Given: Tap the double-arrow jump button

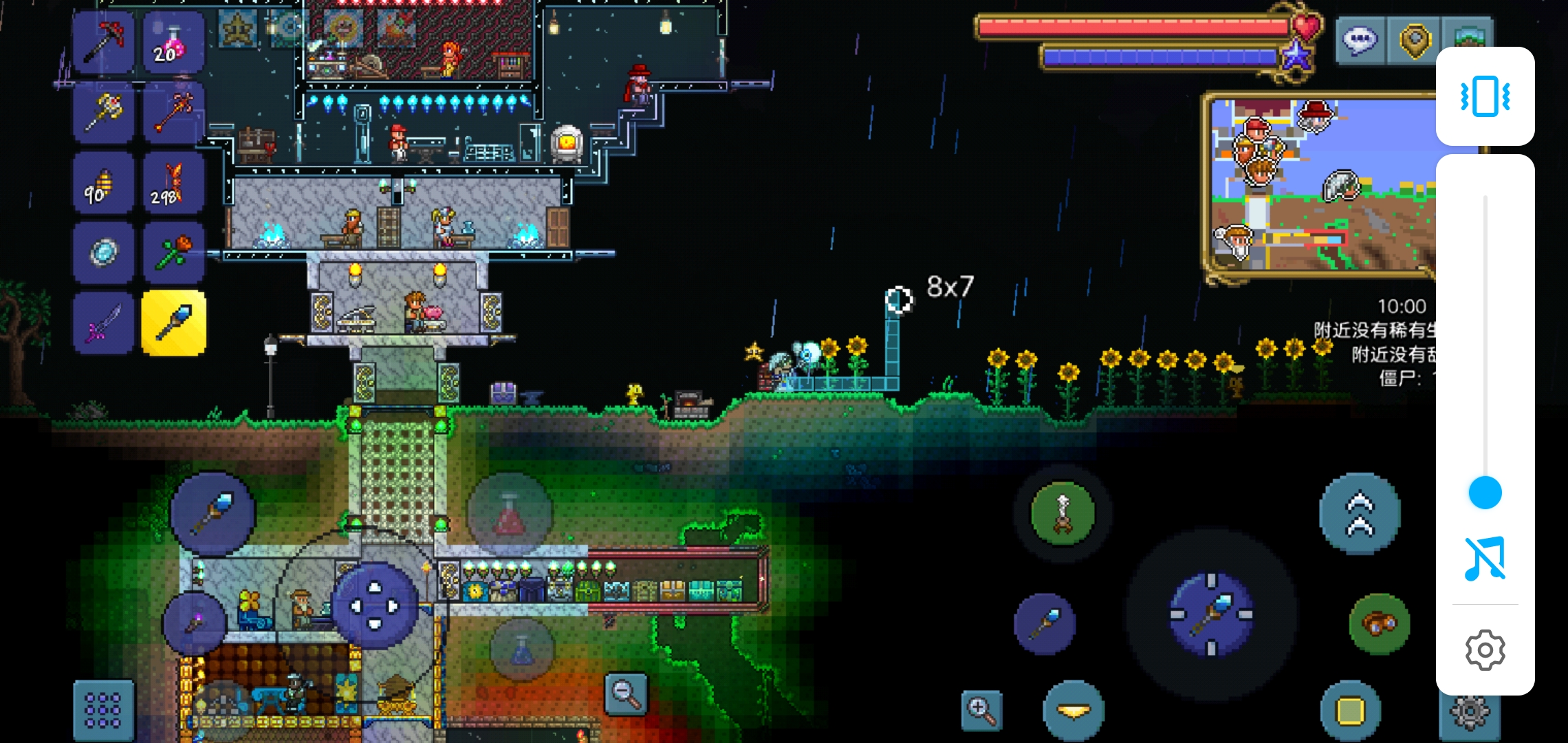Looking at the screenshot, I should pos(1360,513).
